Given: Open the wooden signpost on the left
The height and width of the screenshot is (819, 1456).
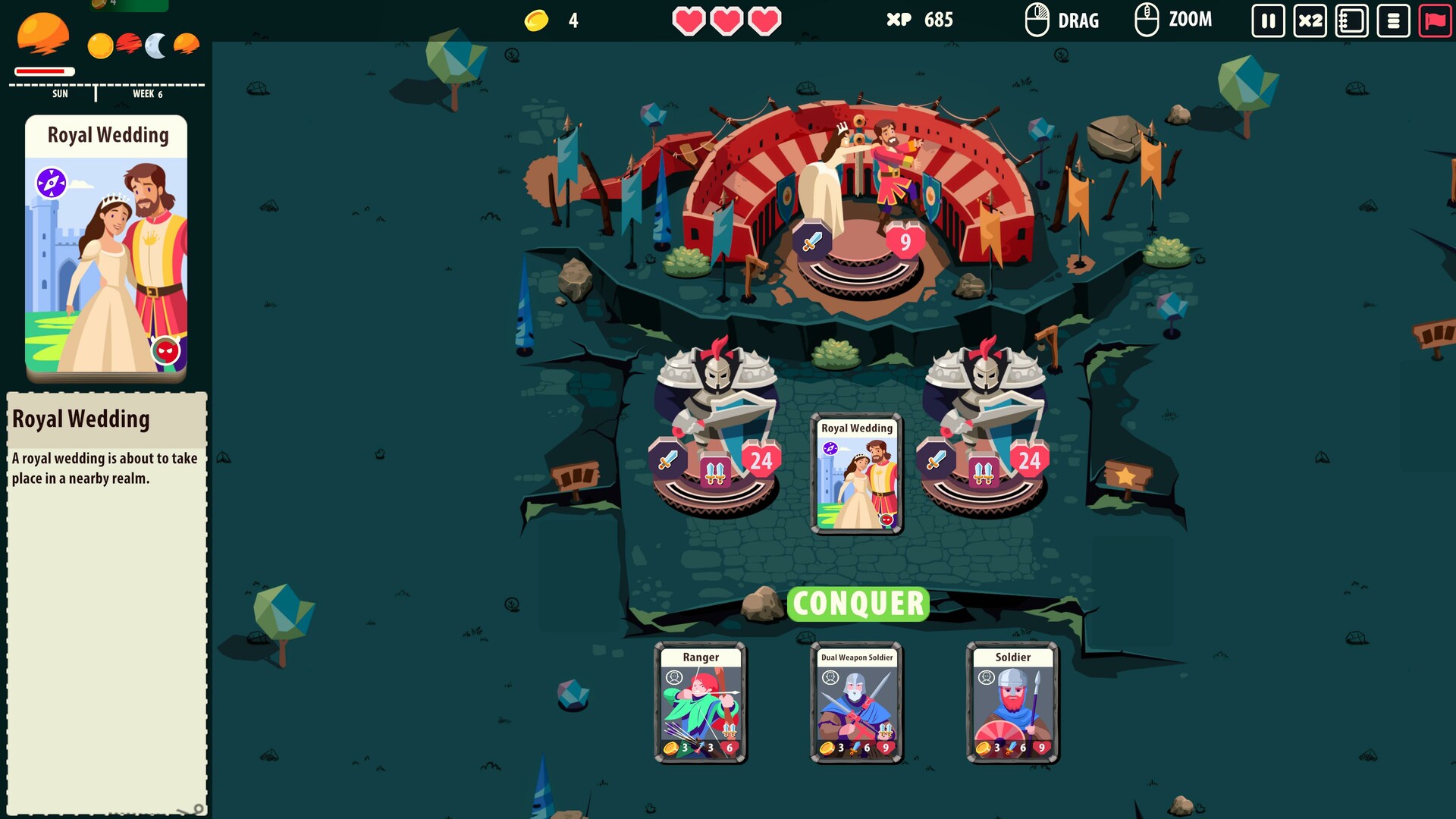Looking at the screenshot, I should 576,474.
